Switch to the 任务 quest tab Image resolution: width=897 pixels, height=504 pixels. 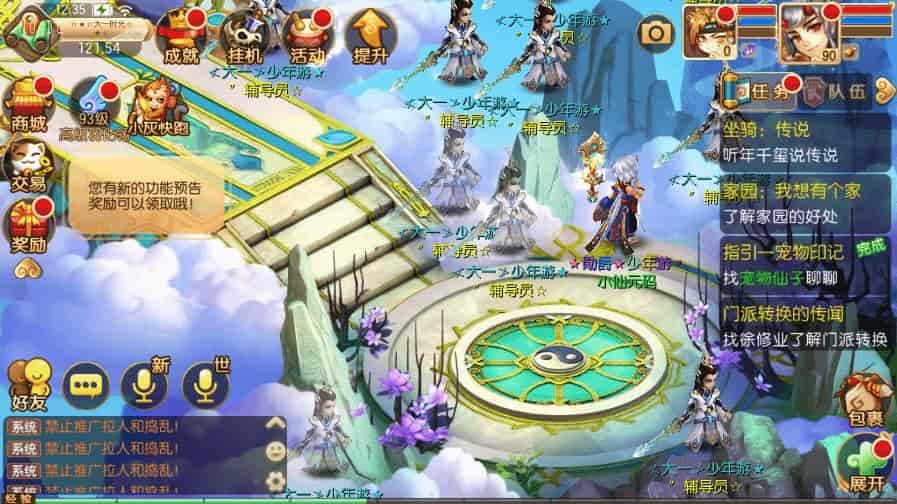pos(762,92)
